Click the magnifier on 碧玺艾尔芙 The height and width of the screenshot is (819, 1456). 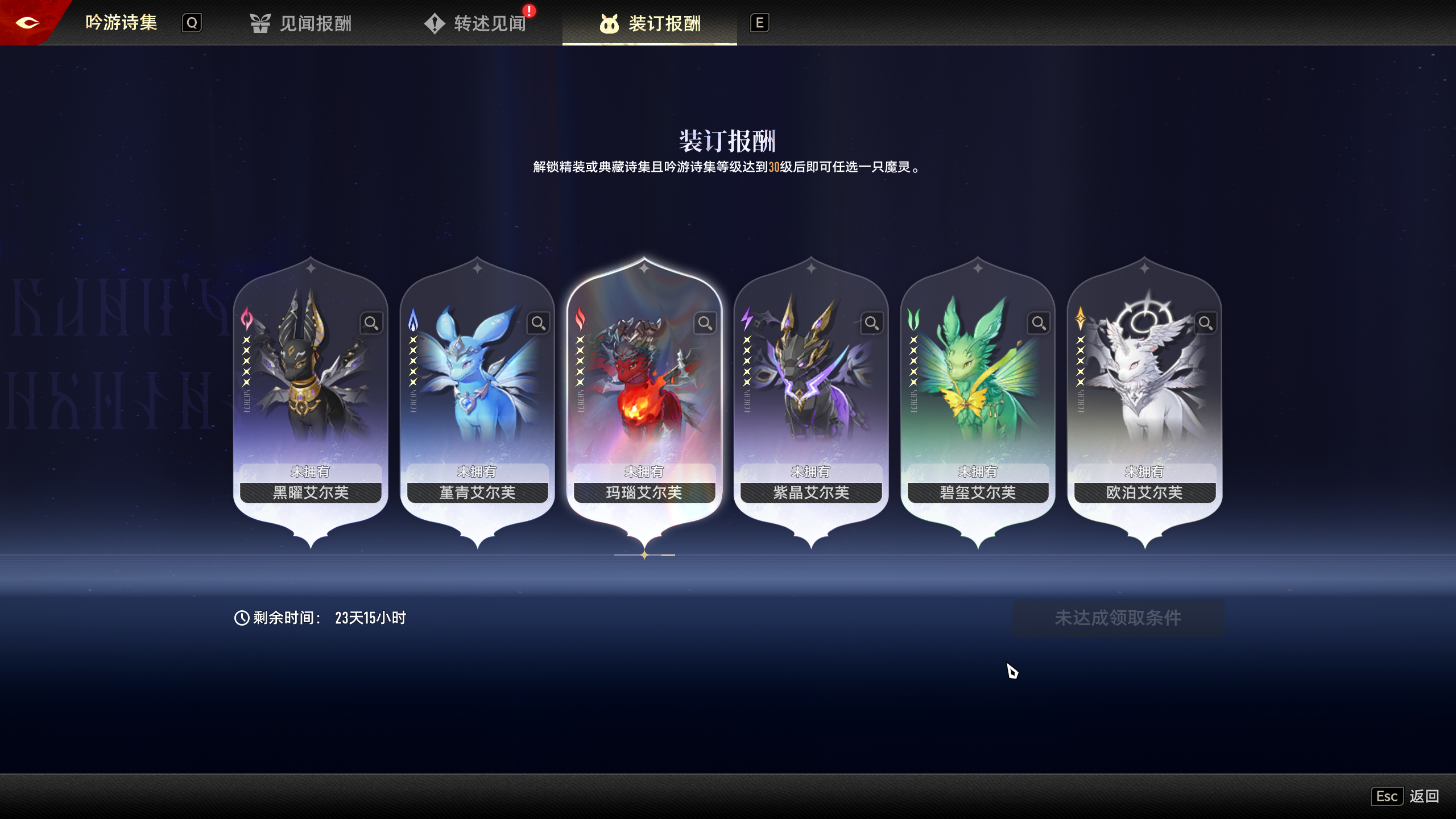point(1039,323)
